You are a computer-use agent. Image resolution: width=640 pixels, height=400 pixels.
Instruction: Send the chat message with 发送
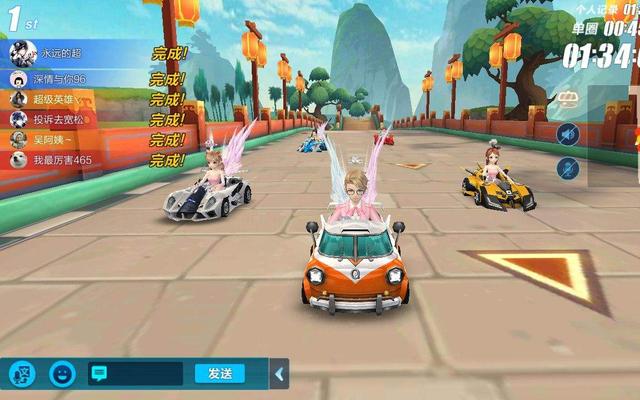tap(220, 374)
